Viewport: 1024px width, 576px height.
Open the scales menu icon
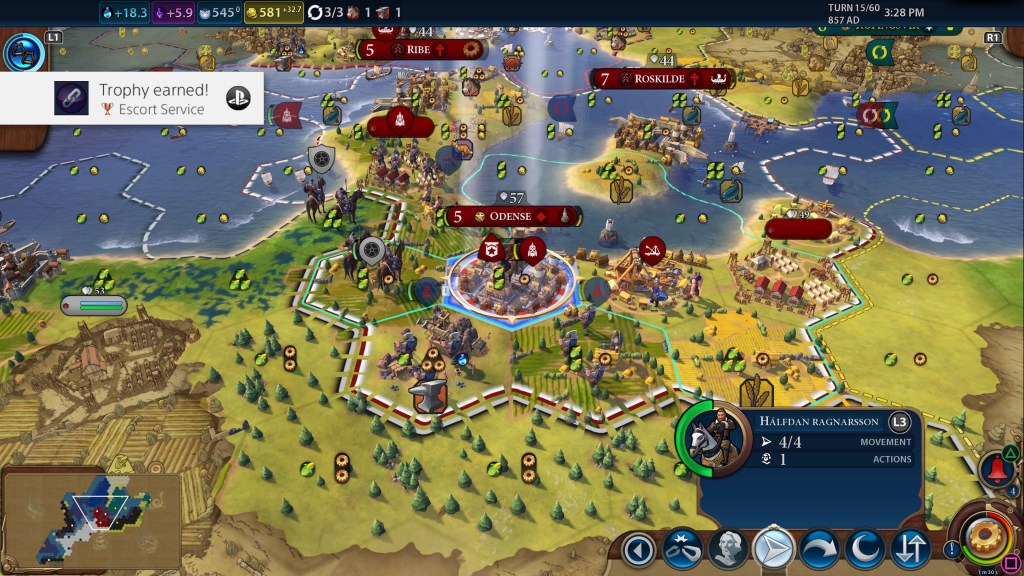[x=23, y=51]
